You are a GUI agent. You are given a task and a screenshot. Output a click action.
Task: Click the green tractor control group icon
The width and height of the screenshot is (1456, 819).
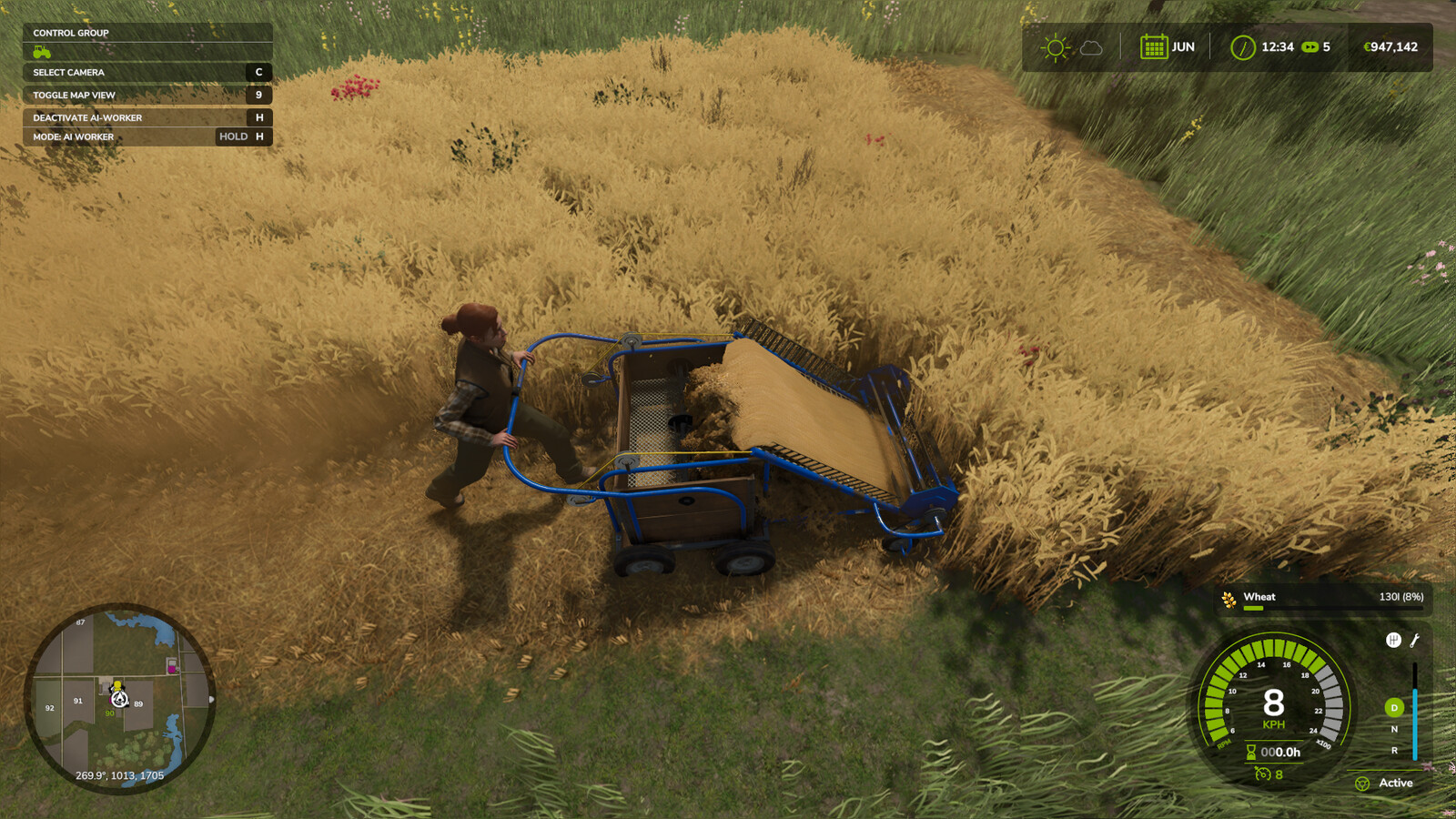[42, 53]
